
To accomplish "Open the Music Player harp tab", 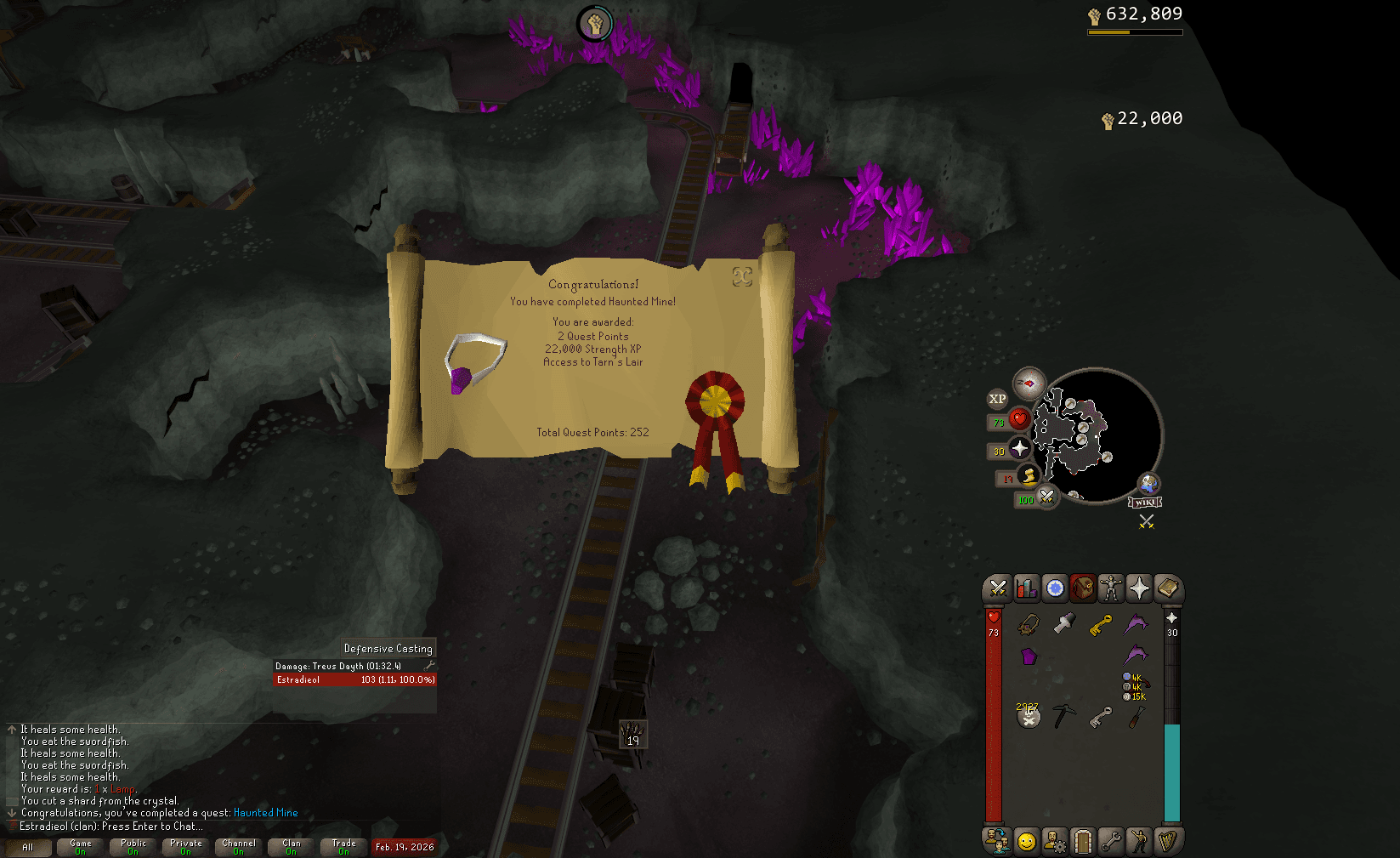I will (x=1167, y=841).
